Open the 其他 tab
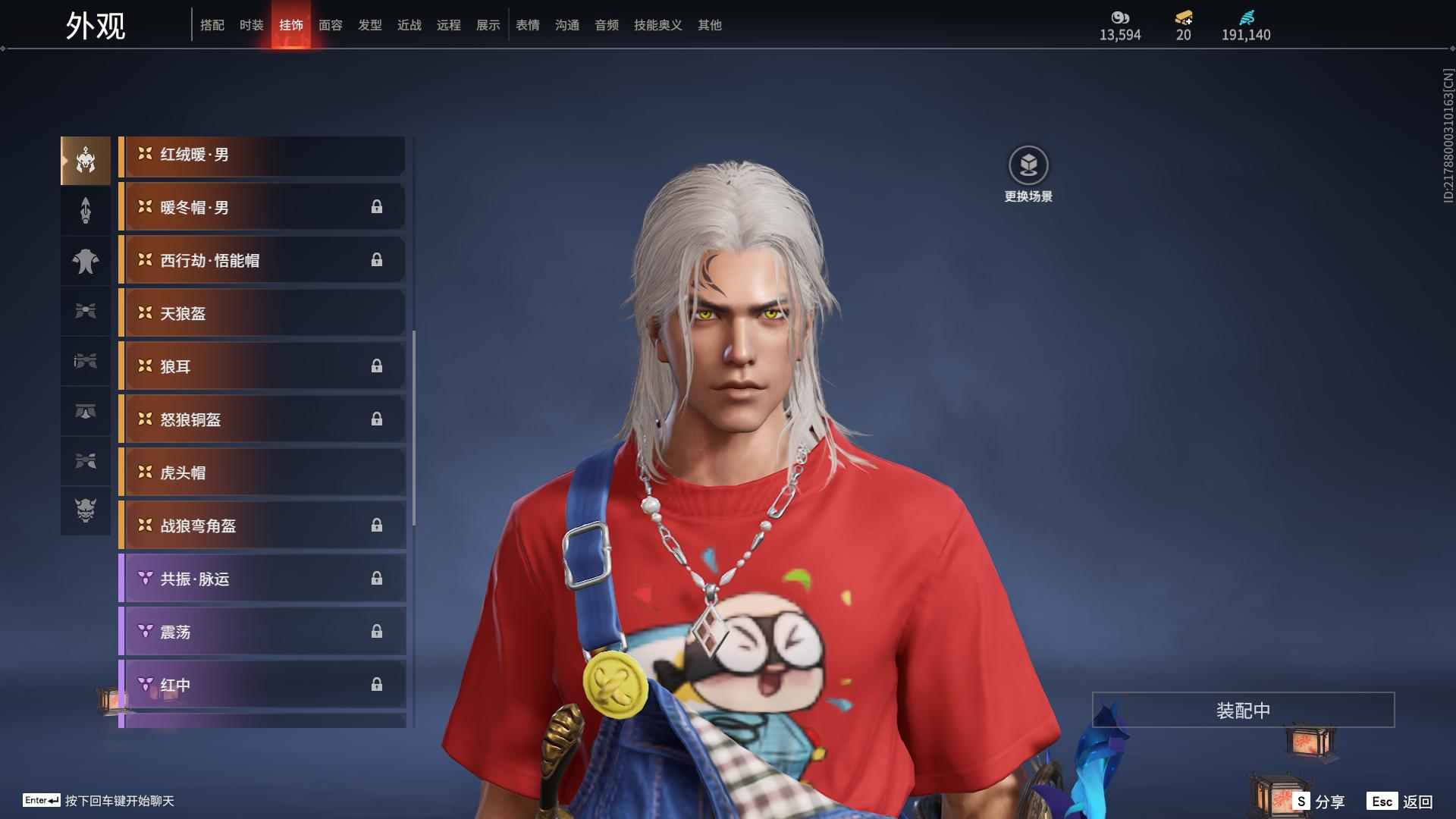The height and width of the screenshot is (819, 1456). [709, 25]
